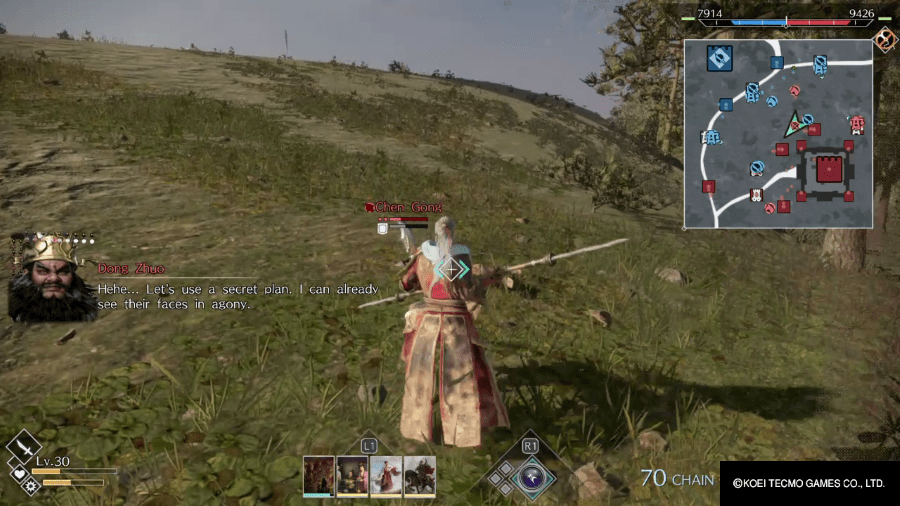
Task: Activate the purple orb special skill
Action: tap(529, 476)
